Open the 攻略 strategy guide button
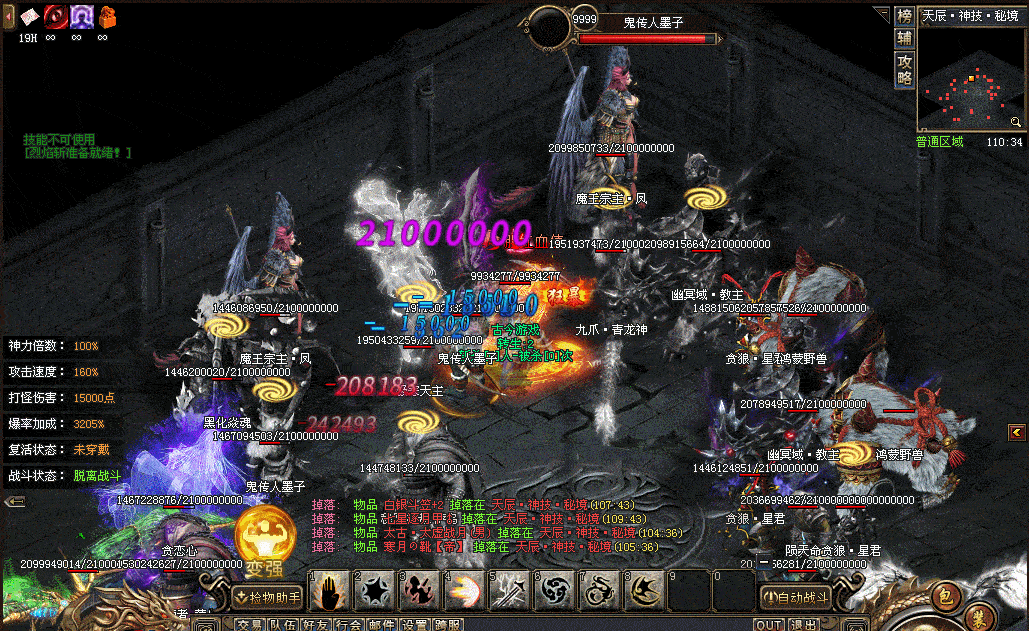The height and width of the screenshot is (631, 1029). click(904, 68)
